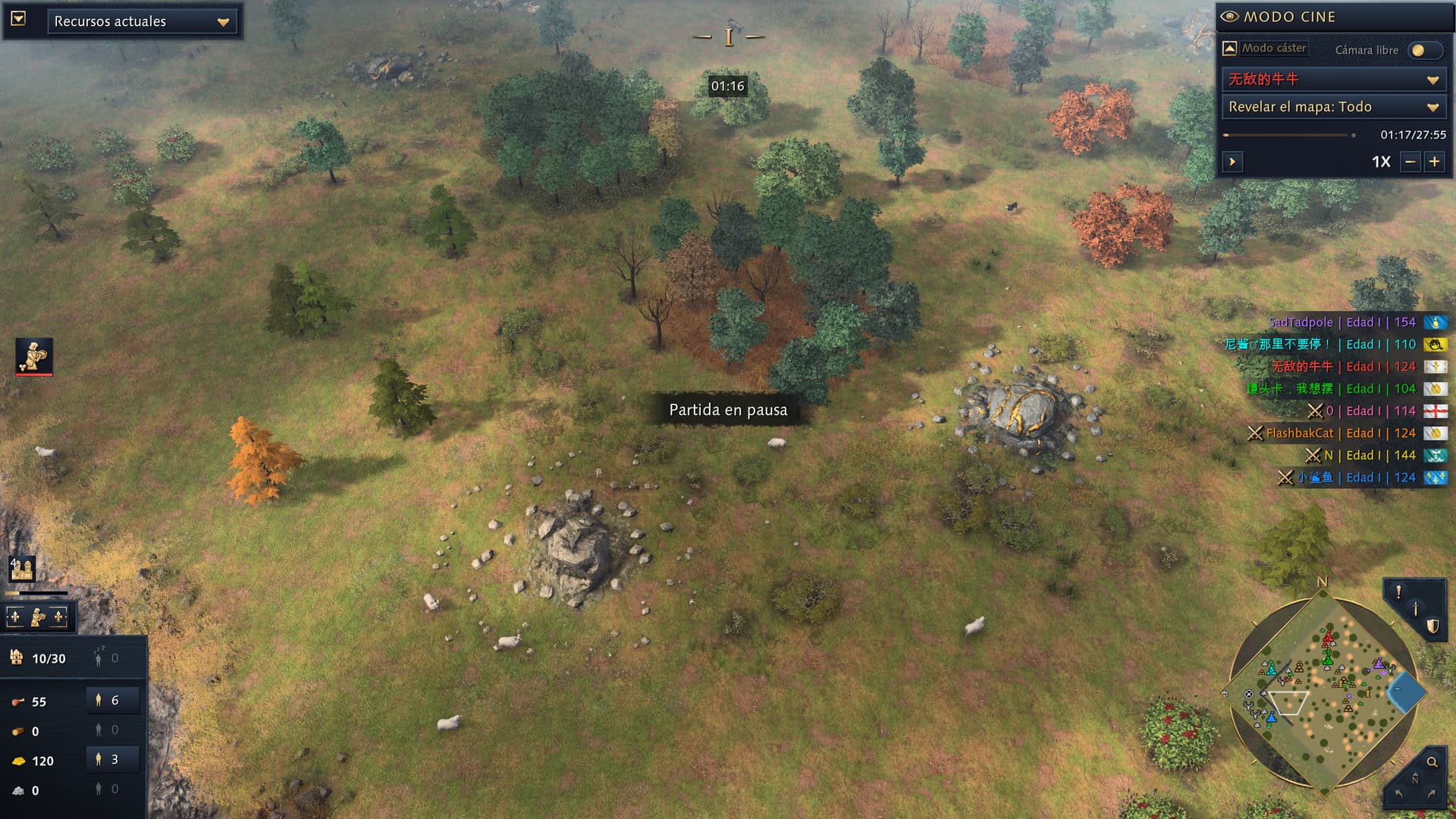Open the Recursos actuales dropdown
Viewport: 1456px width, 819px height.
[x=142, y=21]
